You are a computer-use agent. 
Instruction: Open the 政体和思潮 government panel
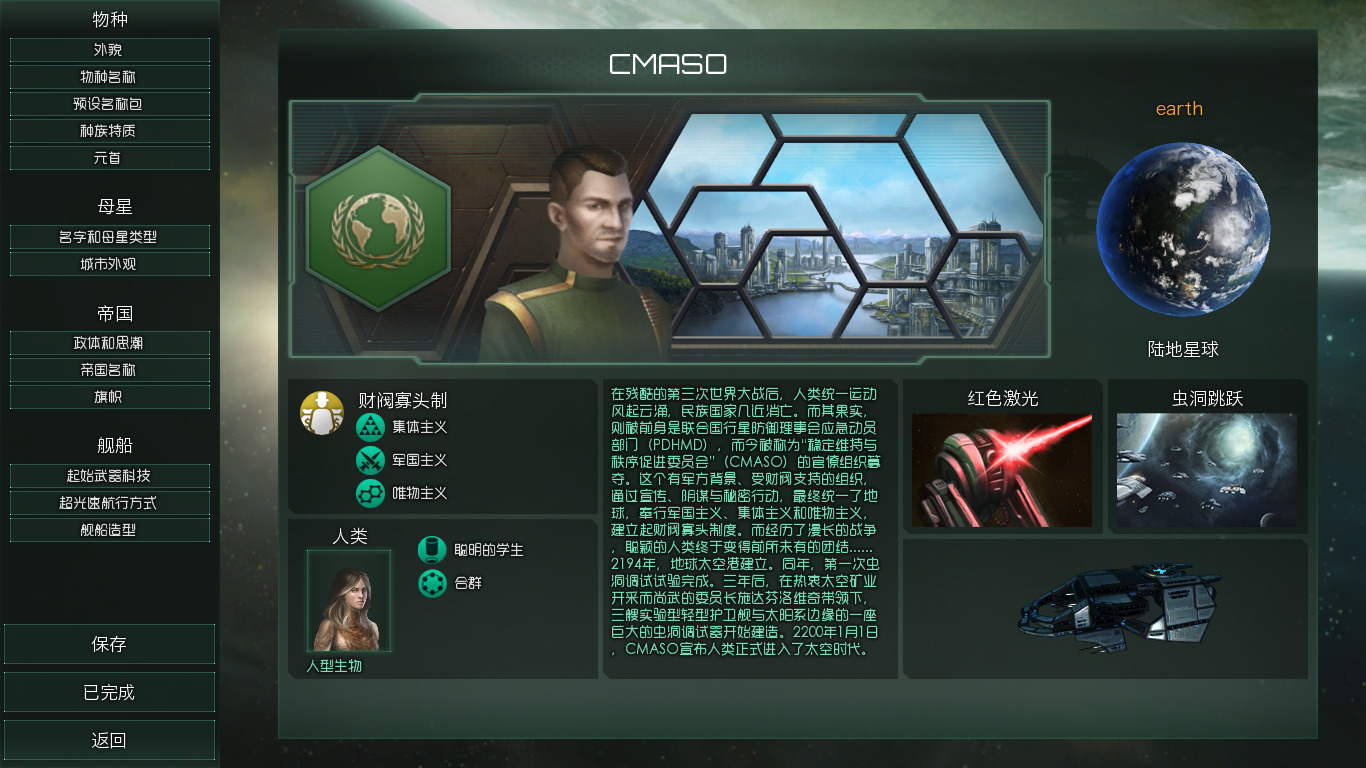109,344
